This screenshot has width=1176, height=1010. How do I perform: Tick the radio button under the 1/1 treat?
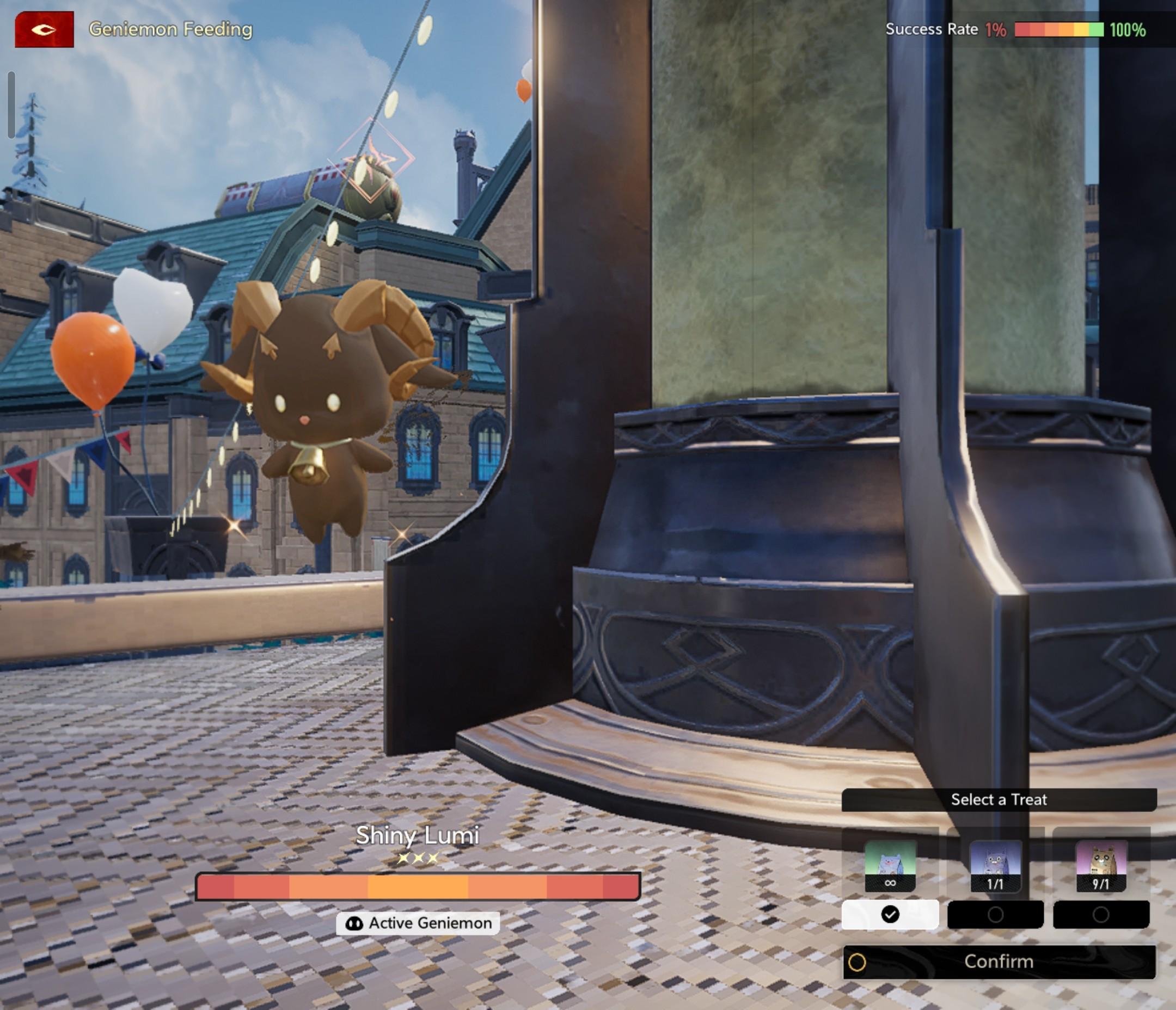[x=995, y=915]
